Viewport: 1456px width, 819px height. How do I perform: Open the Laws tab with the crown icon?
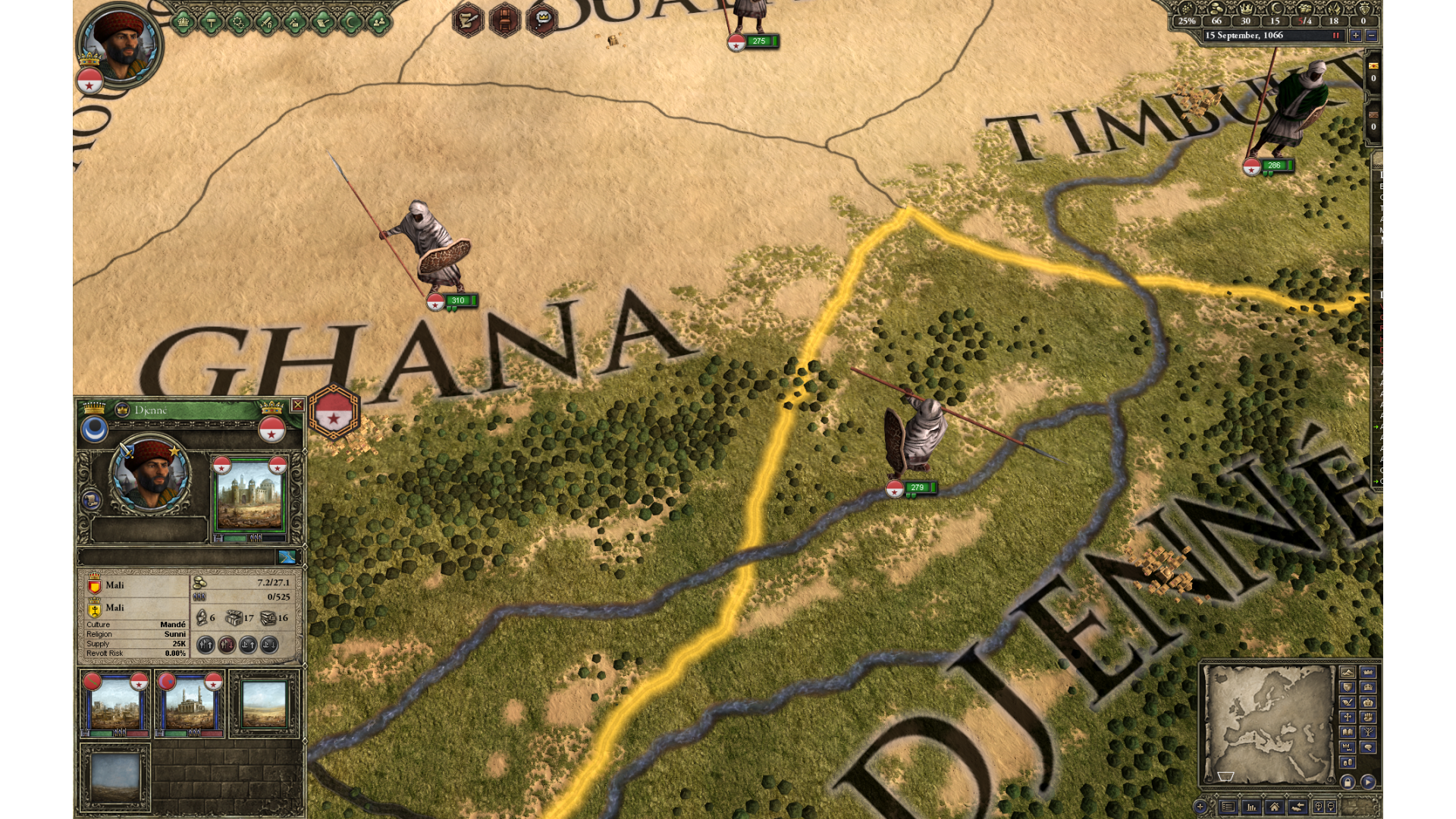(x=183, y=23)
